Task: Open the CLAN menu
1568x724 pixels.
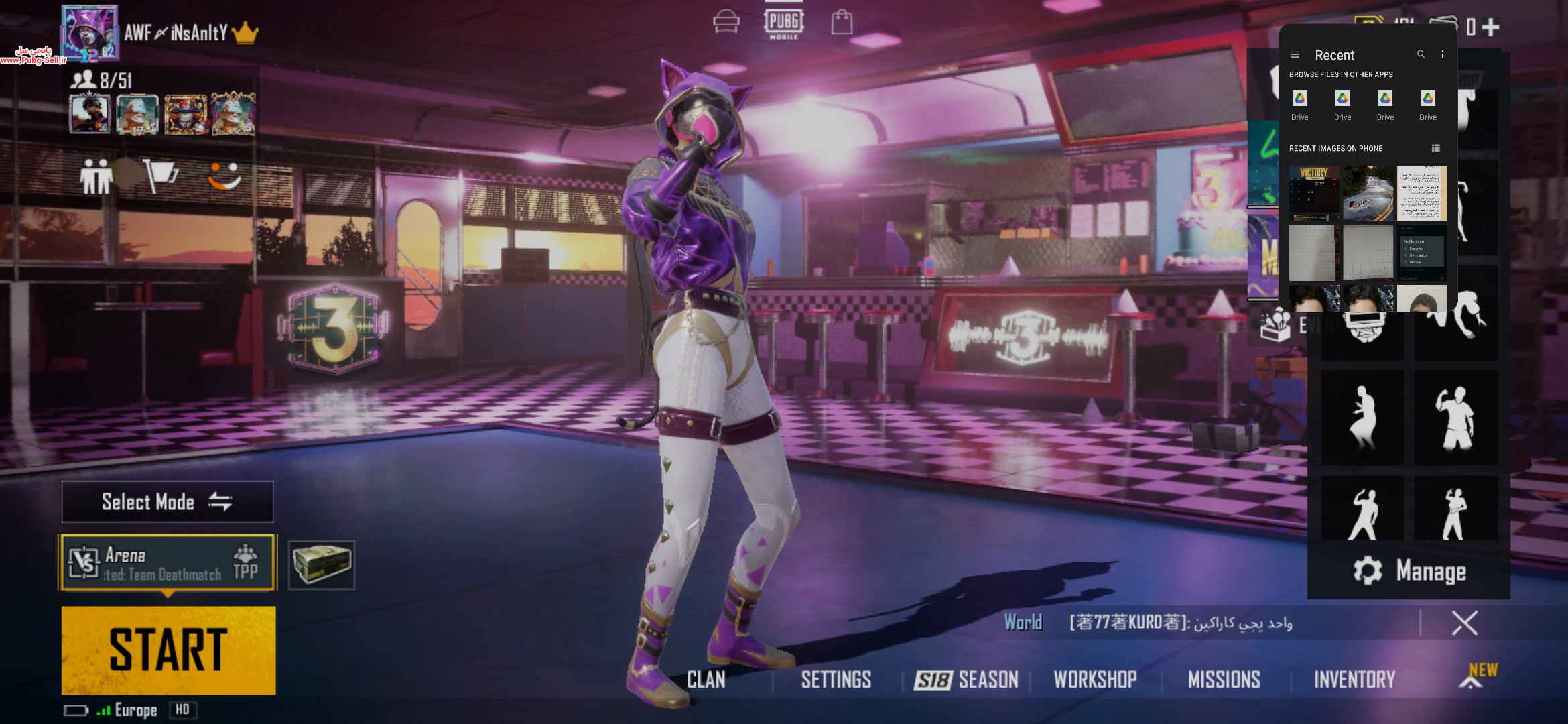Action: click(x=706, y=680)
